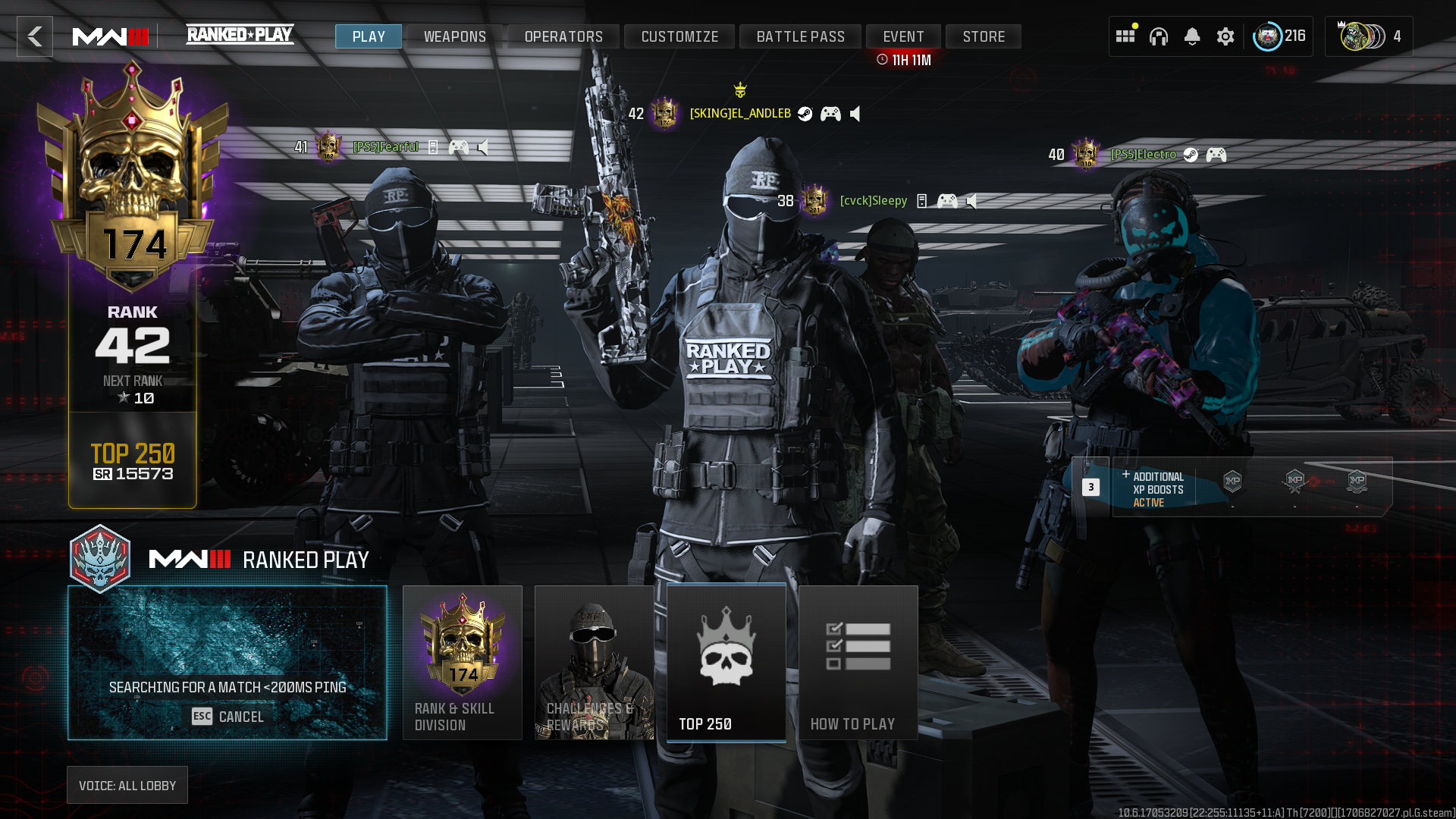
Task: Open the settings gear icon
Action: (x=1225, y=36)
